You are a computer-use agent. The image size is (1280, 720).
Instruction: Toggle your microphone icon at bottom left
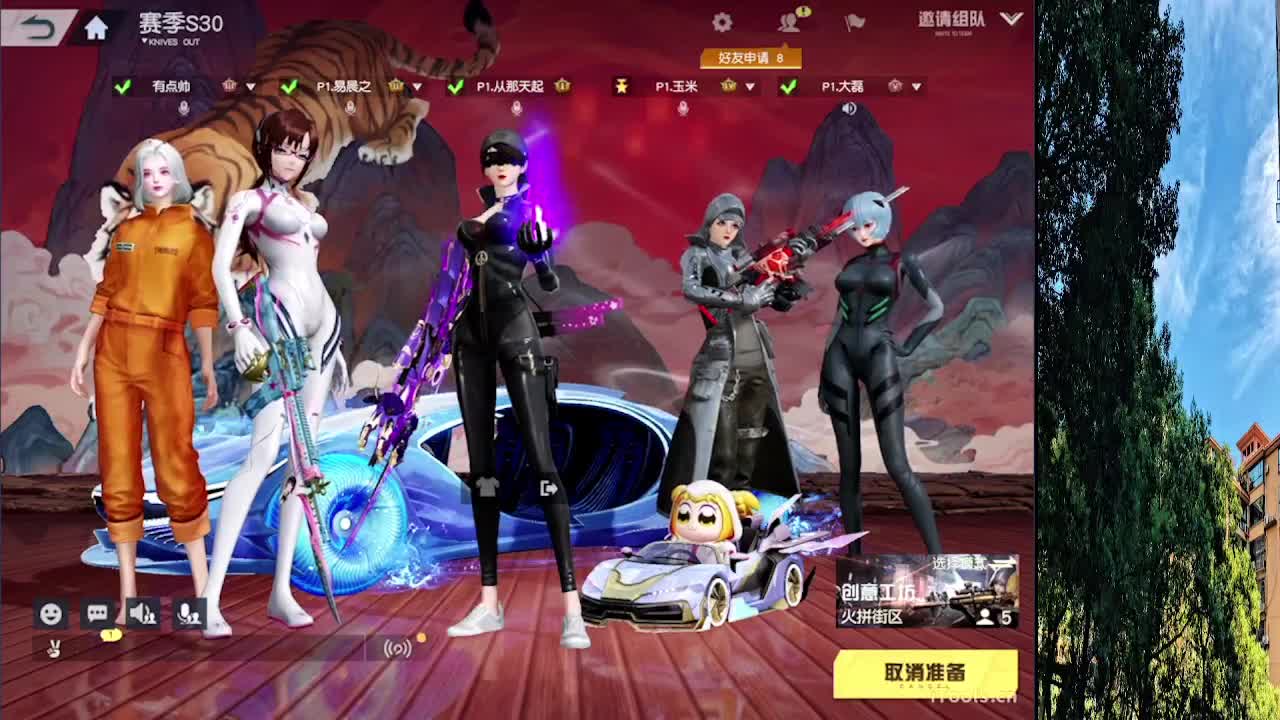point(190,615)
